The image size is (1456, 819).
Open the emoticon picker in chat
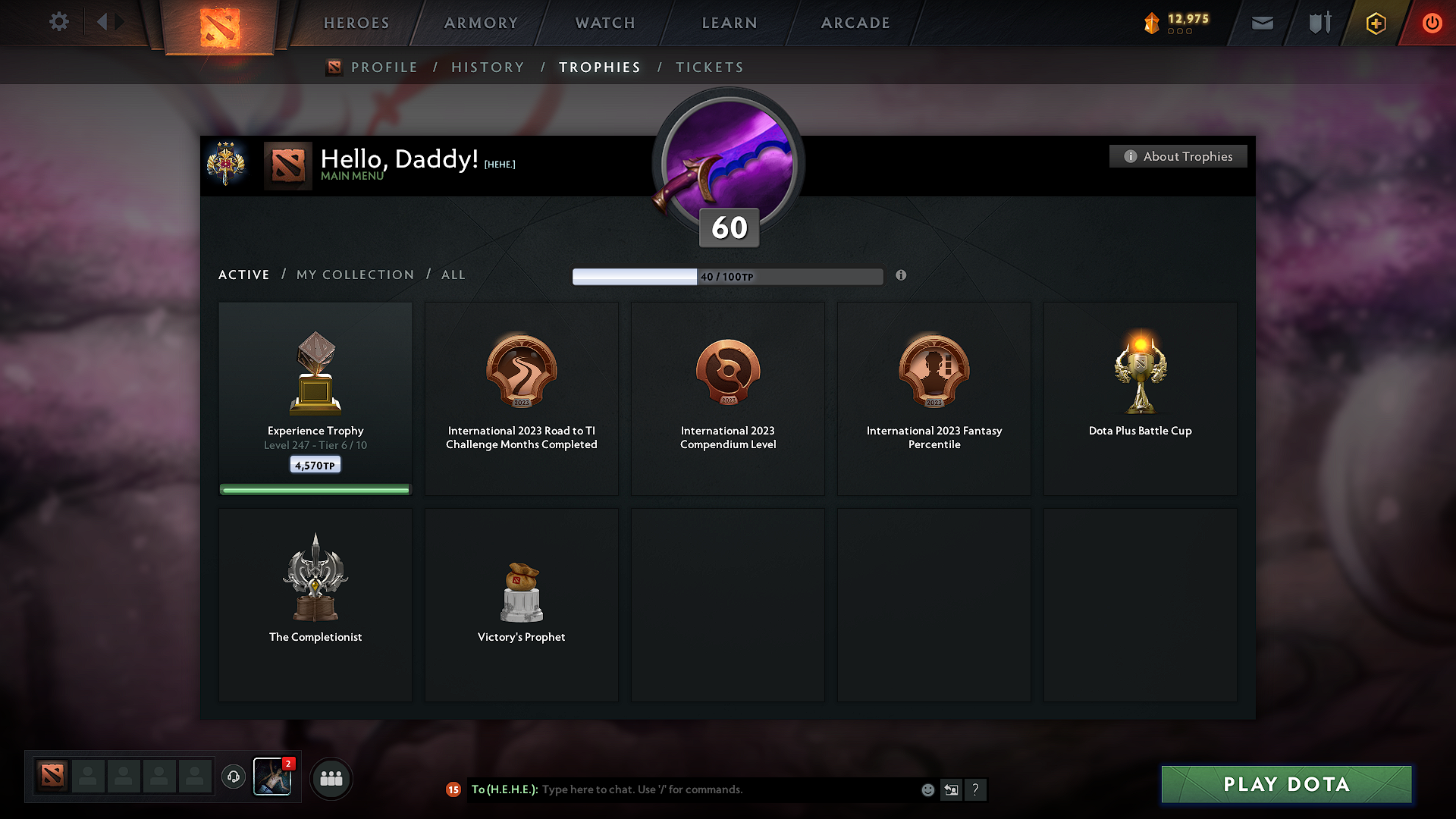pos(927,789)
